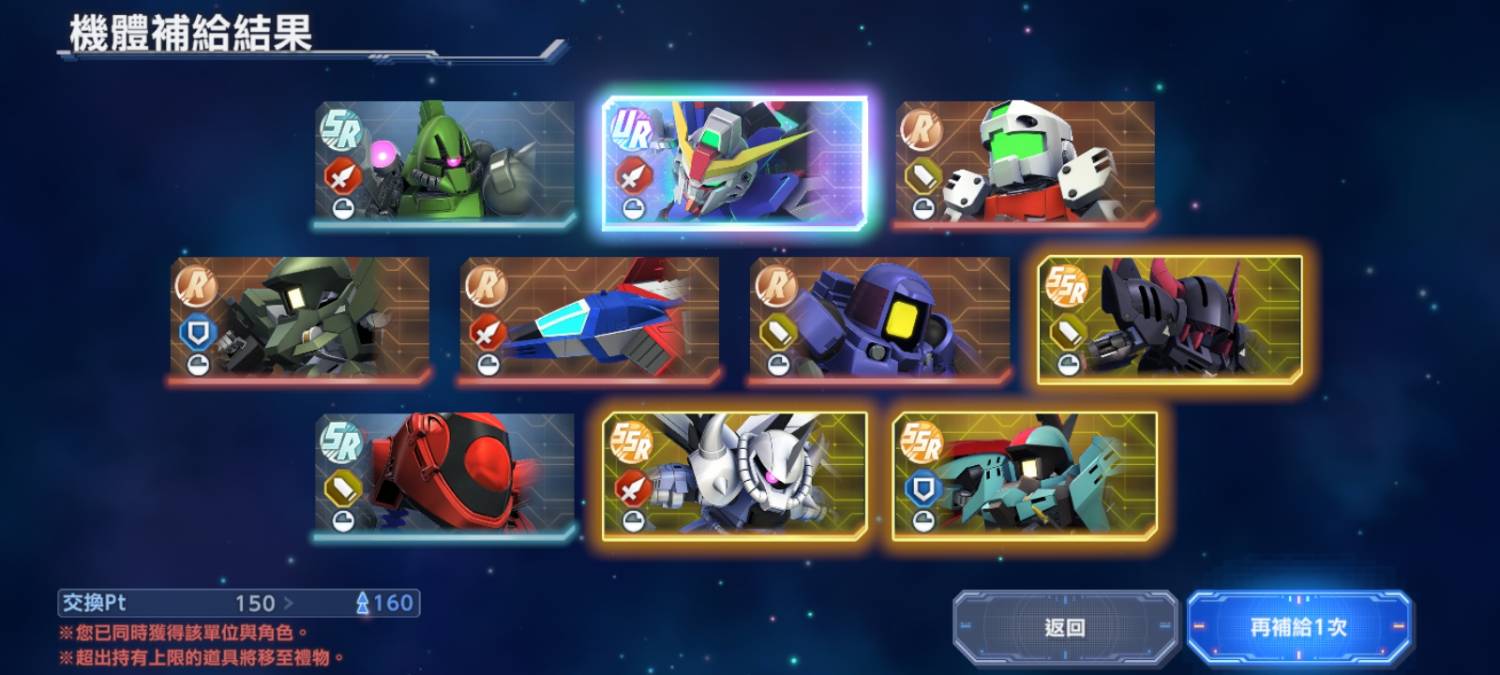Select the UR blue Gundam result card

(735, 163)
